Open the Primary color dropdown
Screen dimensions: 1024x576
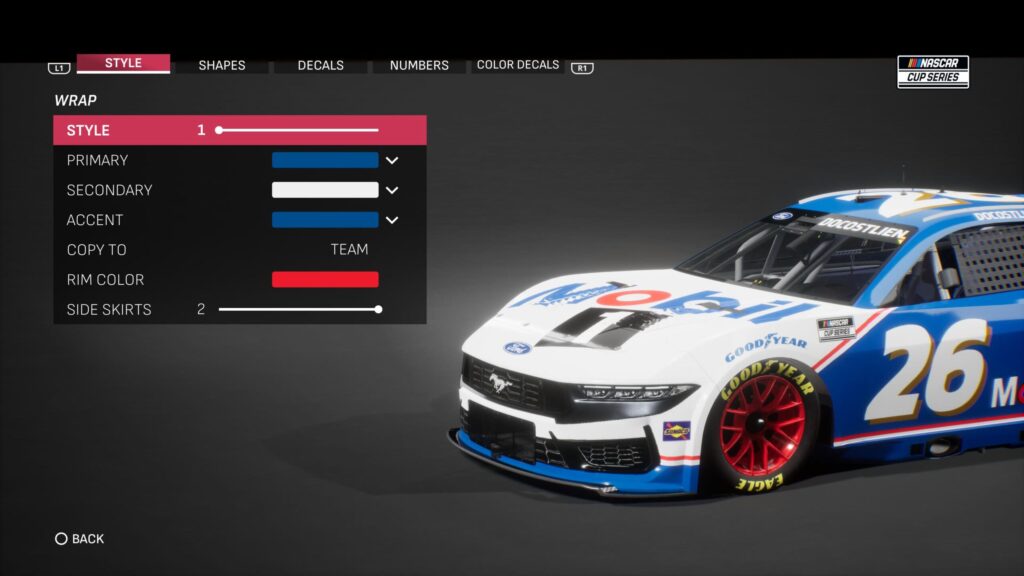click(392, 160)
